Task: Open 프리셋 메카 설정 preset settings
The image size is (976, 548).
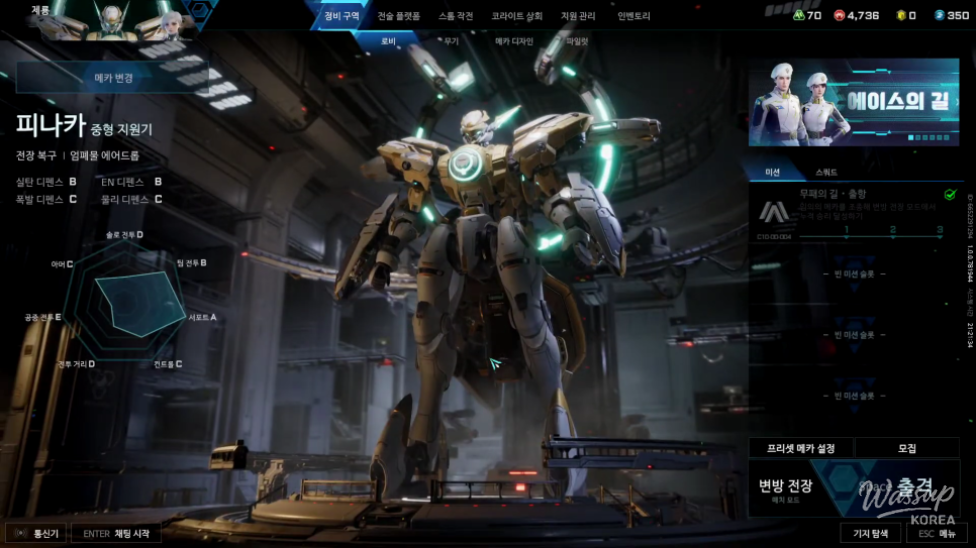Action: coord(801,448)
